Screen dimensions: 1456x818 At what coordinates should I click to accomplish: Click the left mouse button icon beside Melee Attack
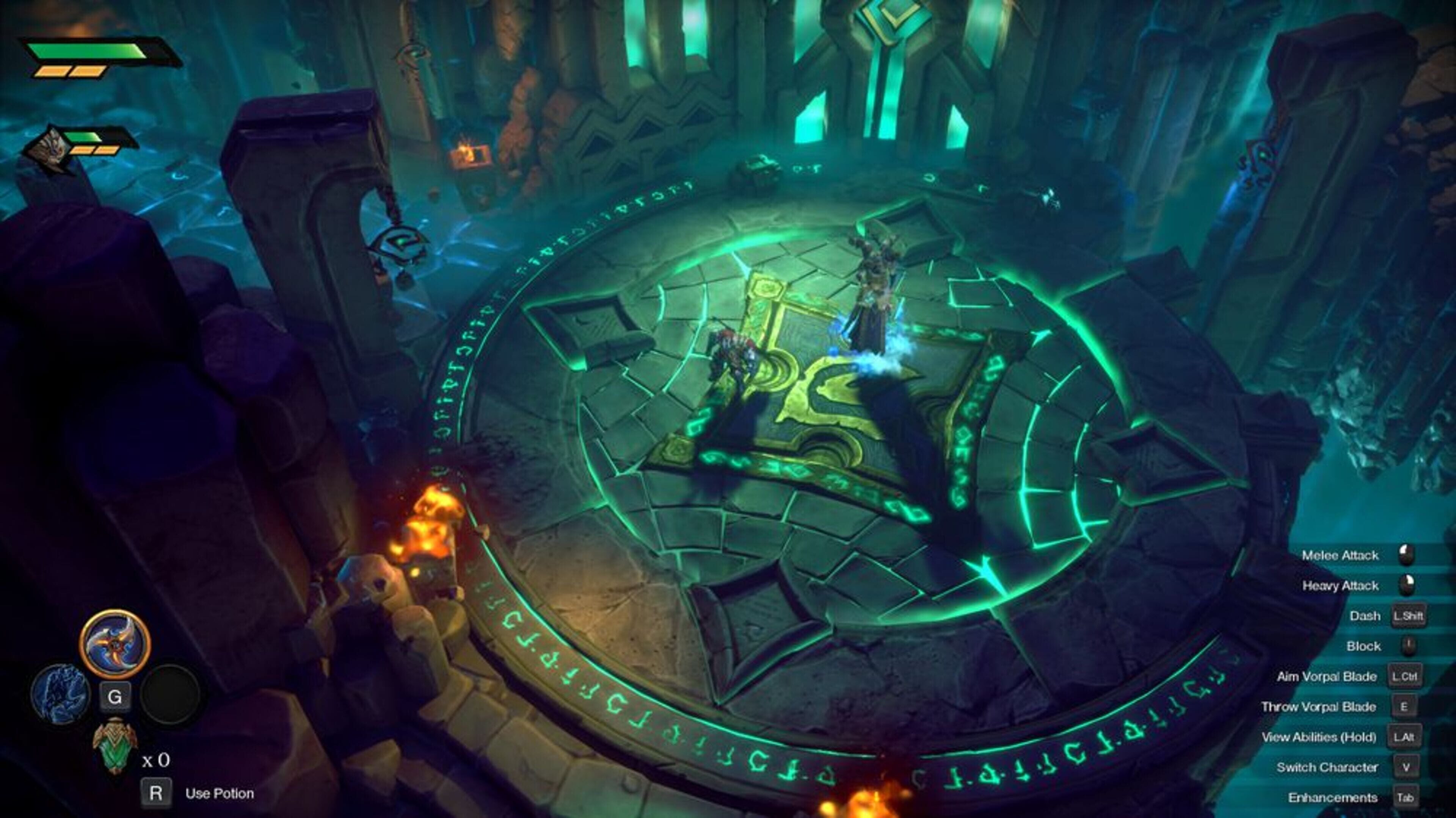[x=1406, y=555]
